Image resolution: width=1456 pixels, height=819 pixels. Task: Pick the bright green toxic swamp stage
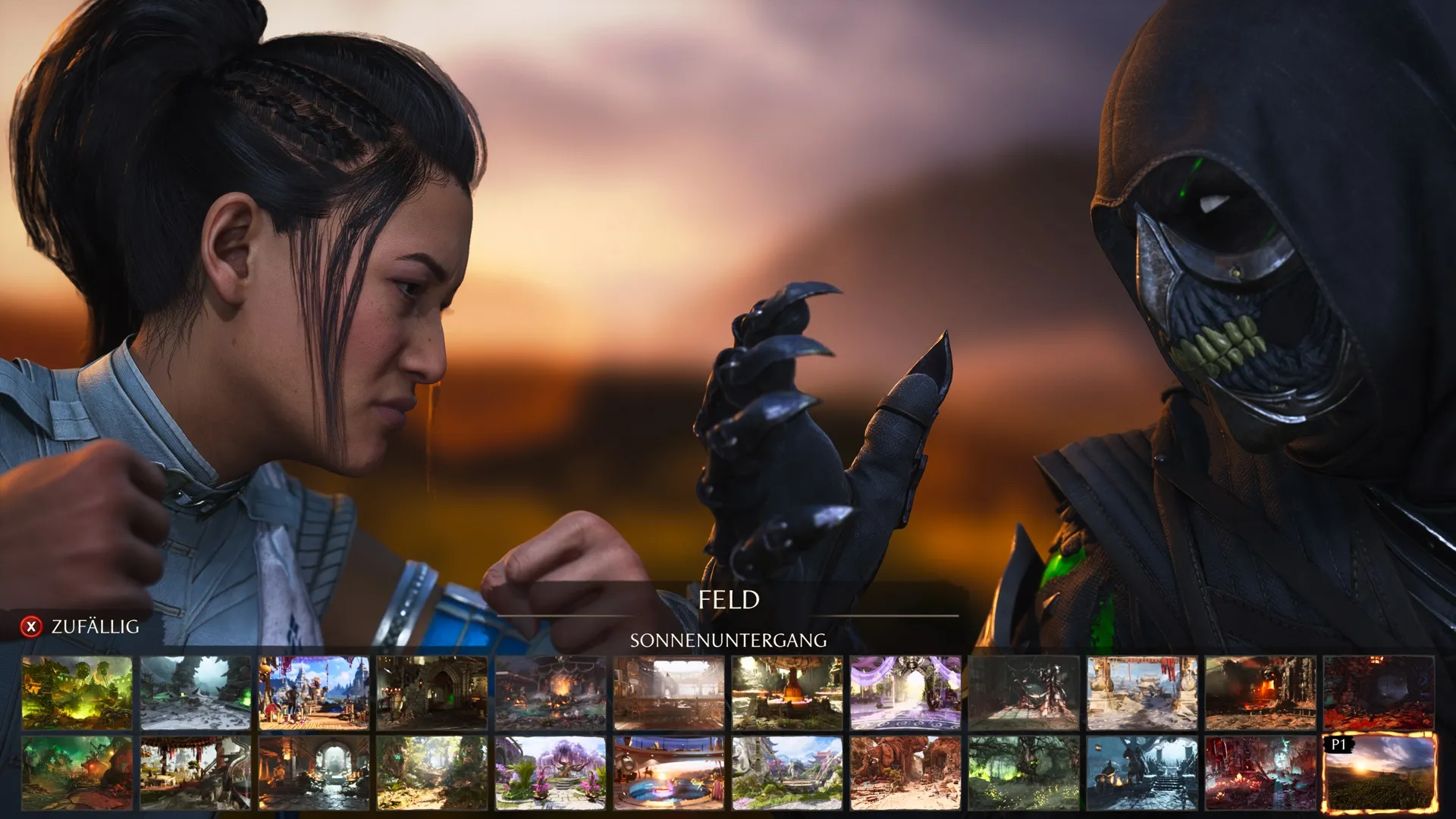pyautogui.click(x=77, y=693)
